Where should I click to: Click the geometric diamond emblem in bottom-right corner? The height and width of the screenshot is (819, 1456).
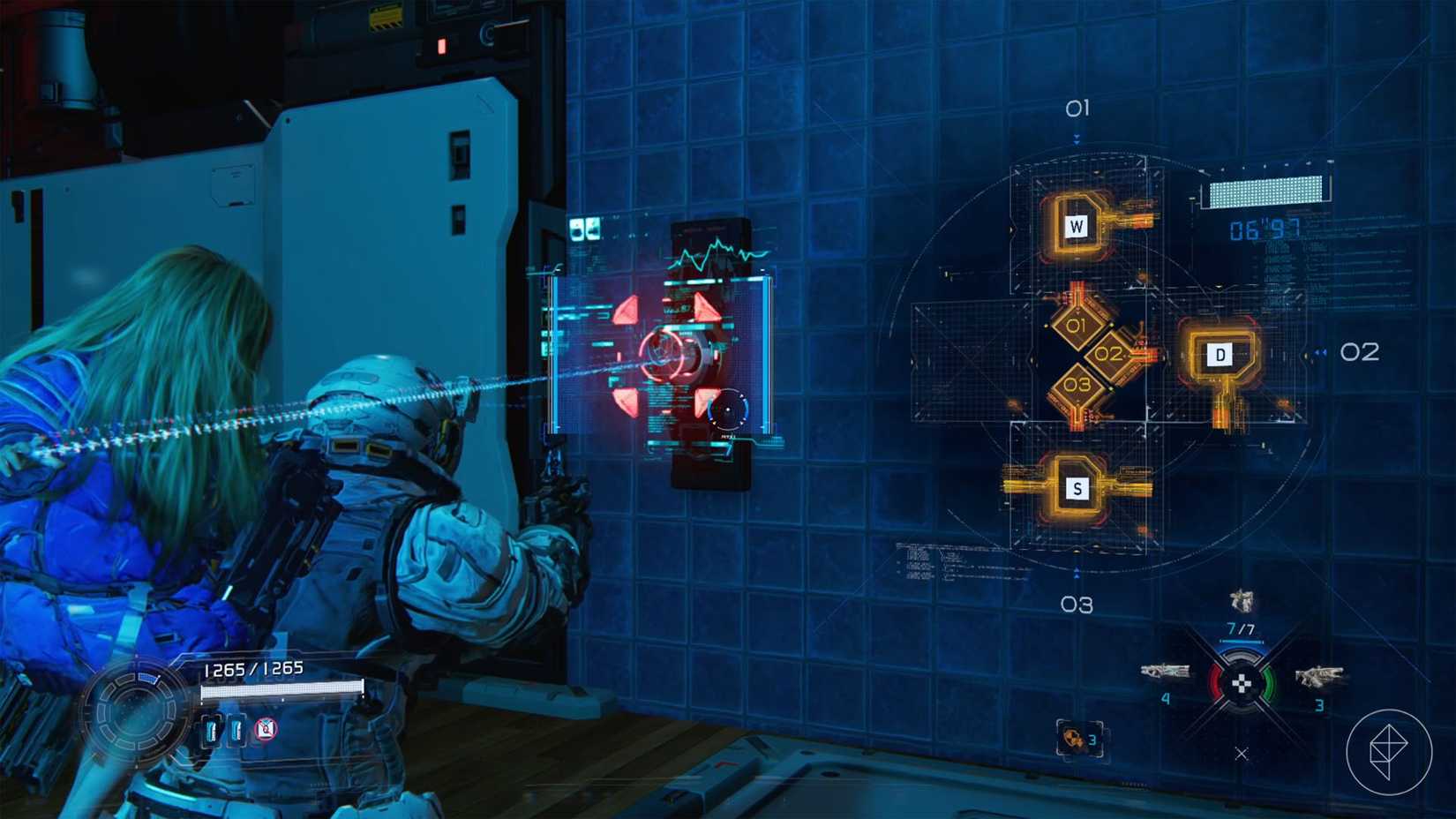coord(1391,752)
